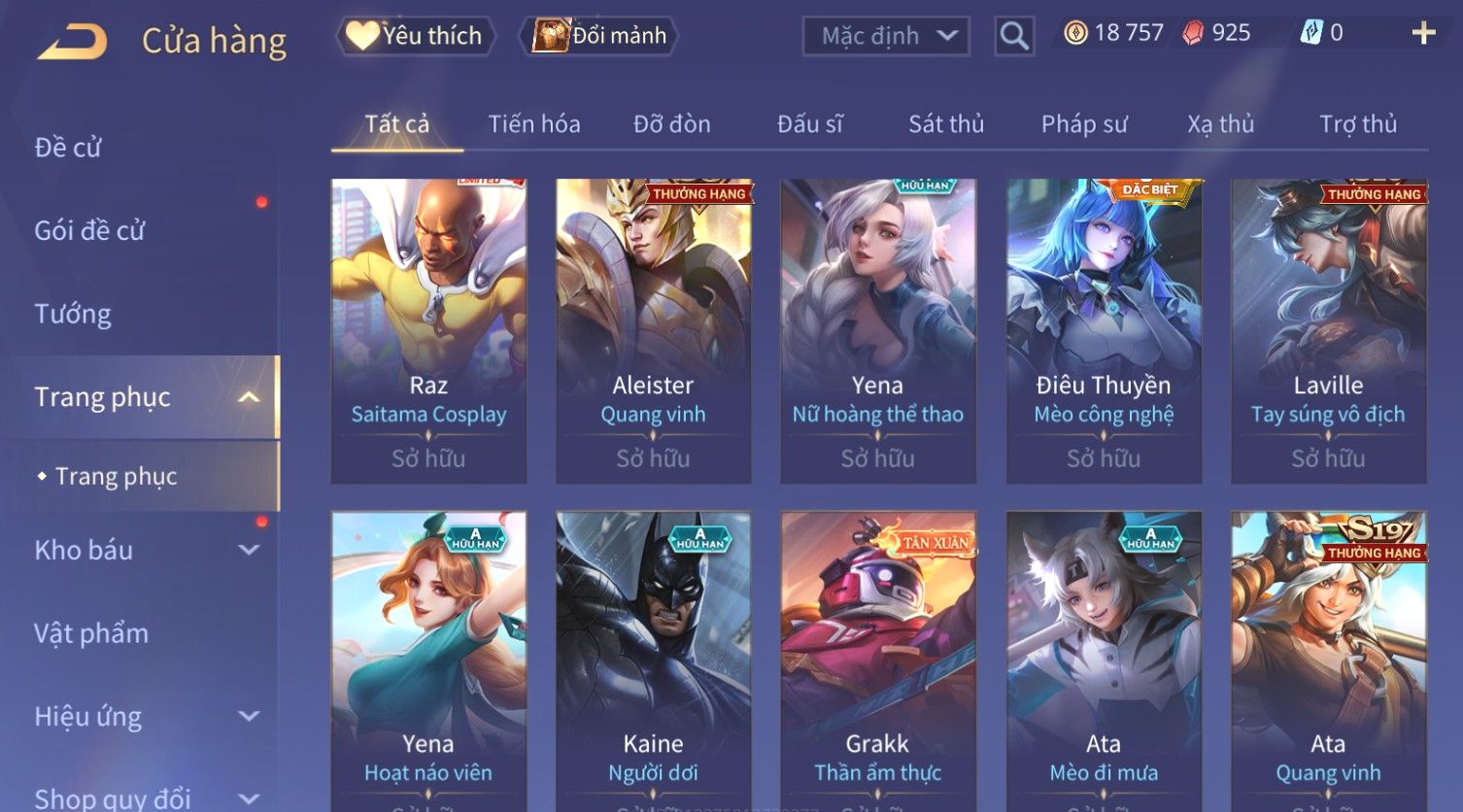Select Tướng in the sidebar
1463x812 pixels.
tap(73, 314)
